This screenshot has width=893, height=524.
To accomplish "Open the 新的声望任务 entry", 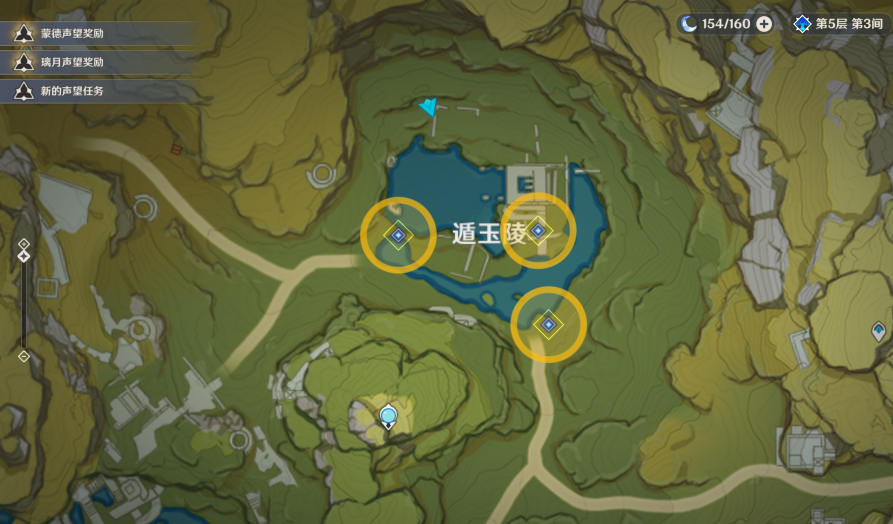I will point(72,91).
